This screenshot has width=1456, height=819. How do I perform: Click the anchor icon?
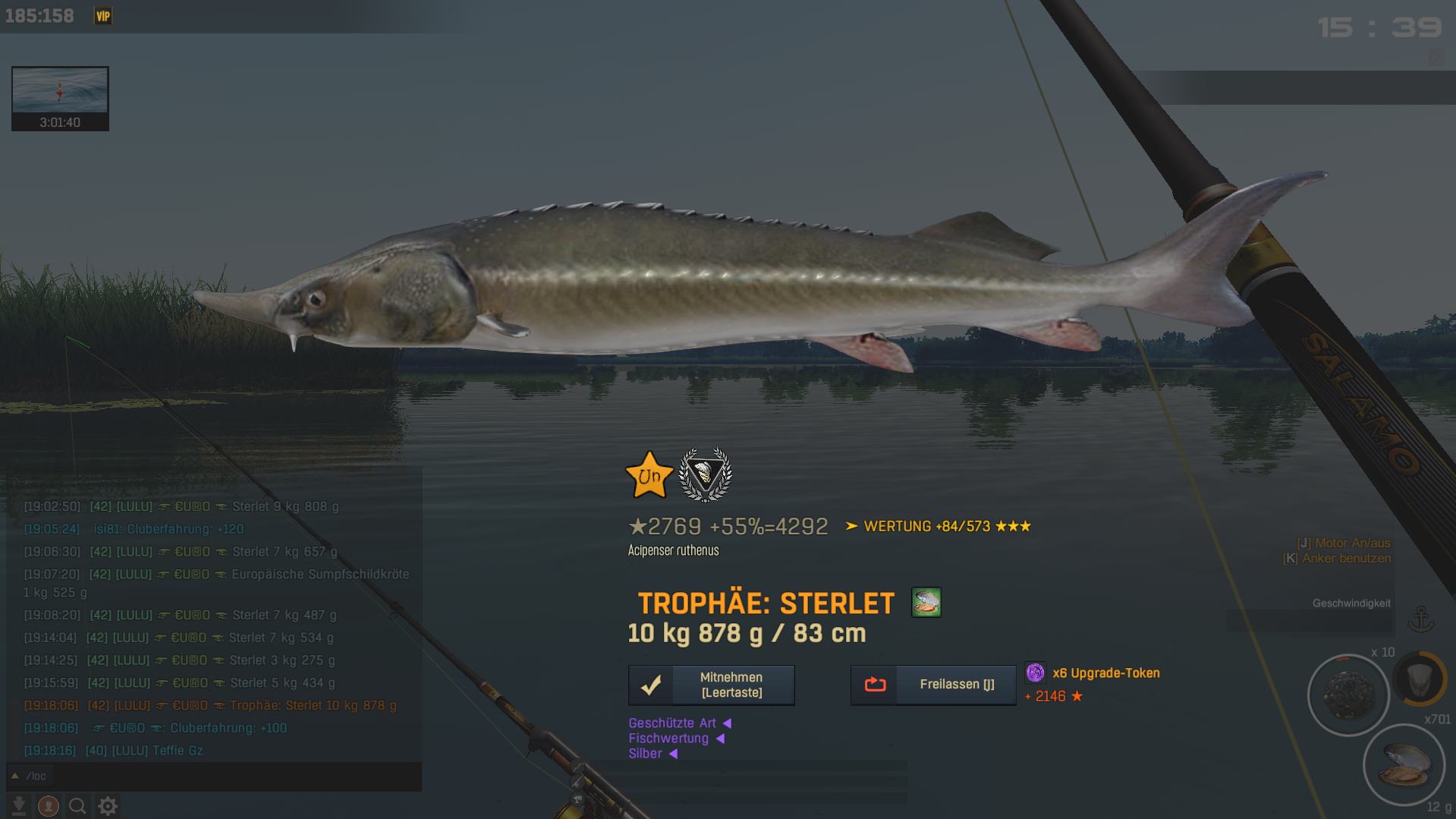tap(1420, 619)
